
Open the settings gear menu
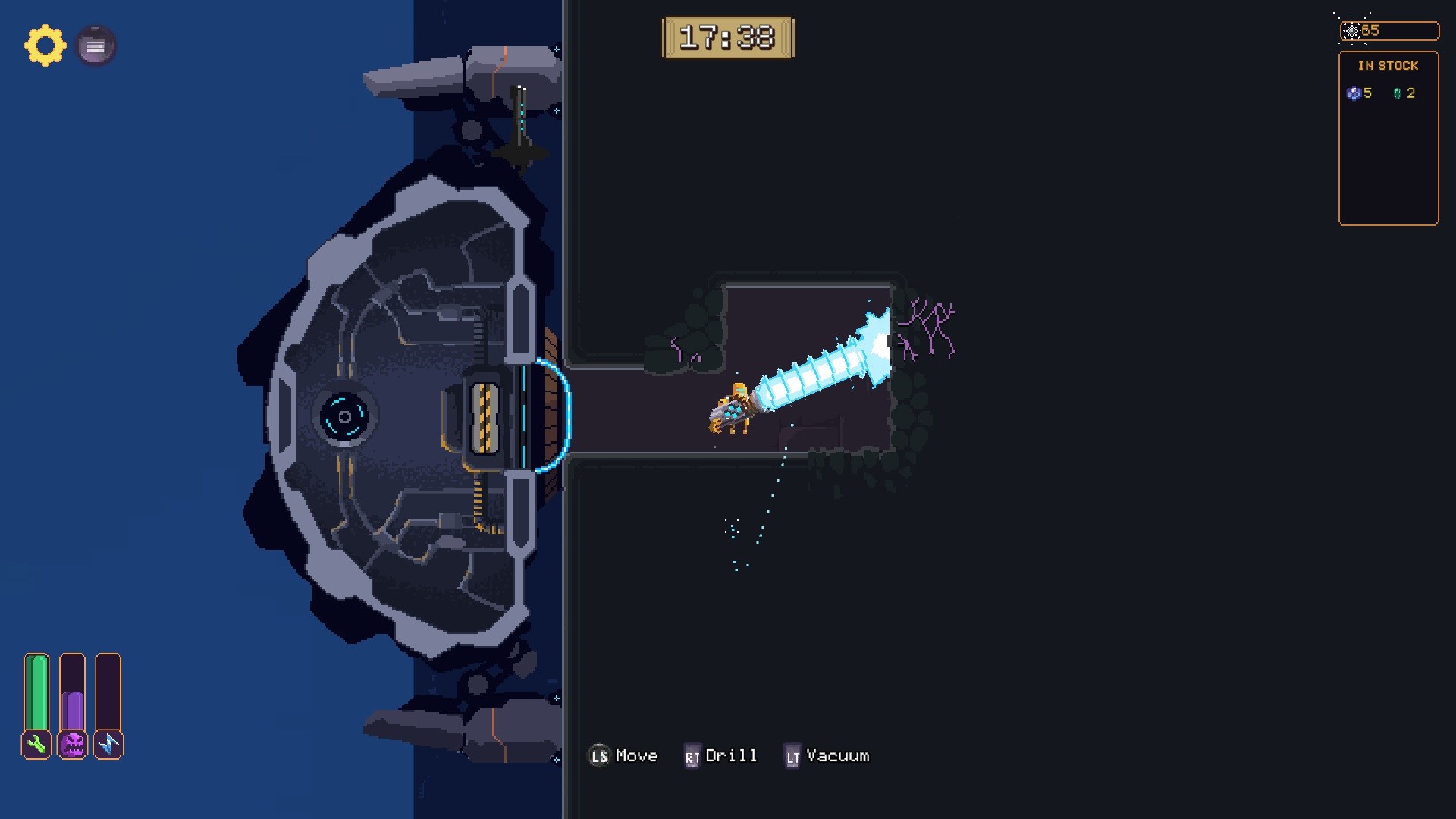click(45, 45)
